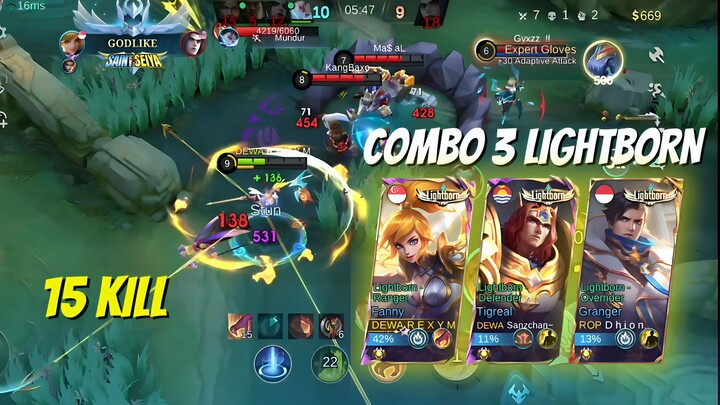
Task: Tap the Recall blue beam button
Action: 271,362
